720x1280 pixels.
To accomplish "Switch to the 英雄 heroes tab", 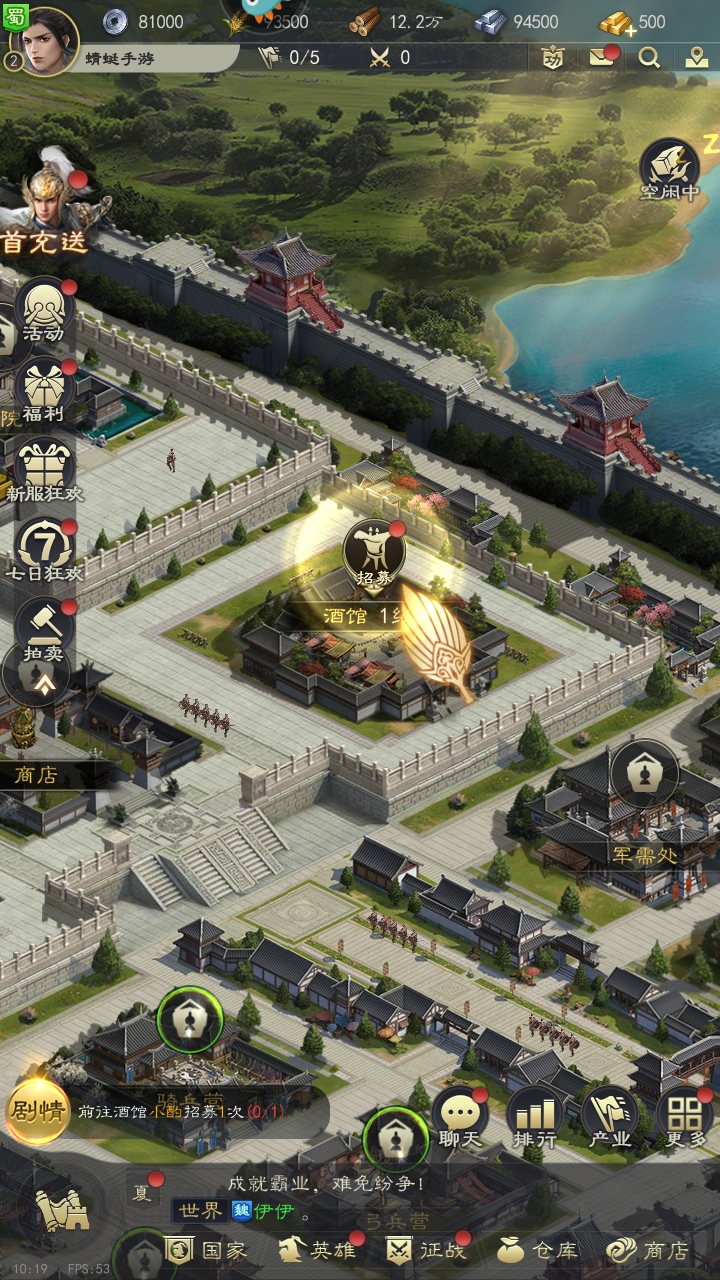I will (x=318, y=1250).
